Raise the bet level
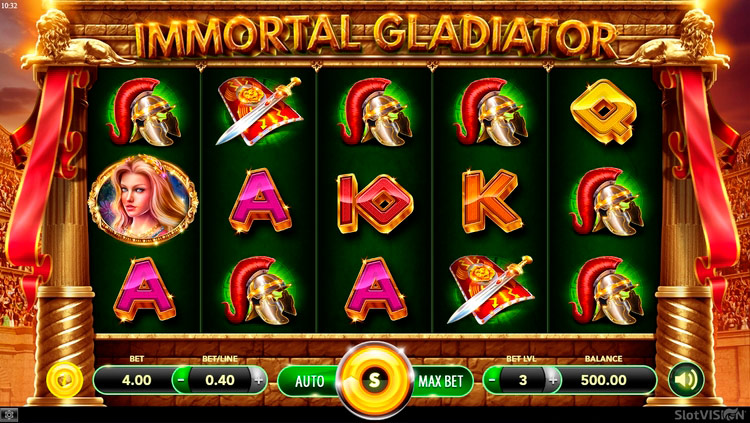 (x=551, y=380)
